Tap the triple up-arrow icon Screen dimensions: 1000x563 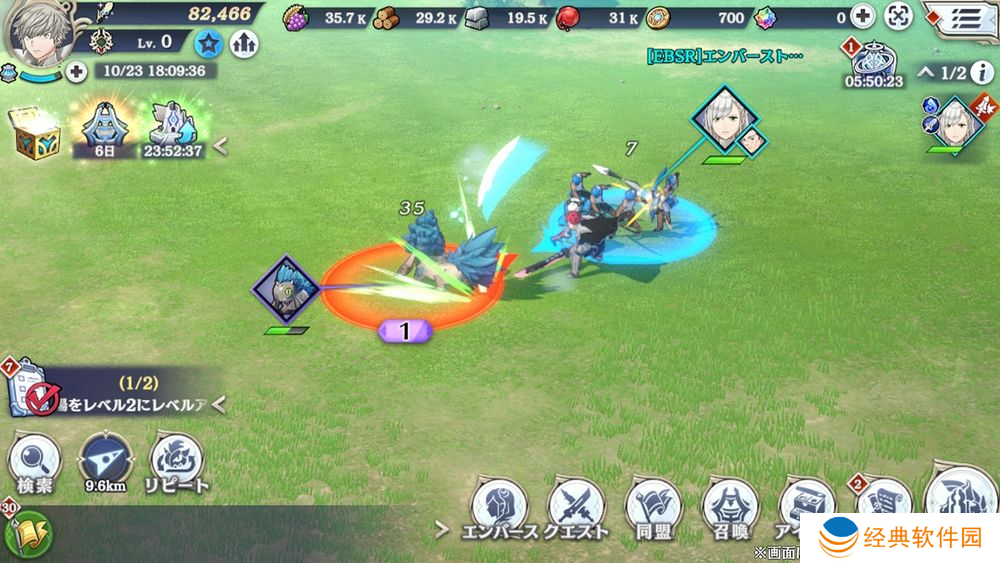[243, 42]
